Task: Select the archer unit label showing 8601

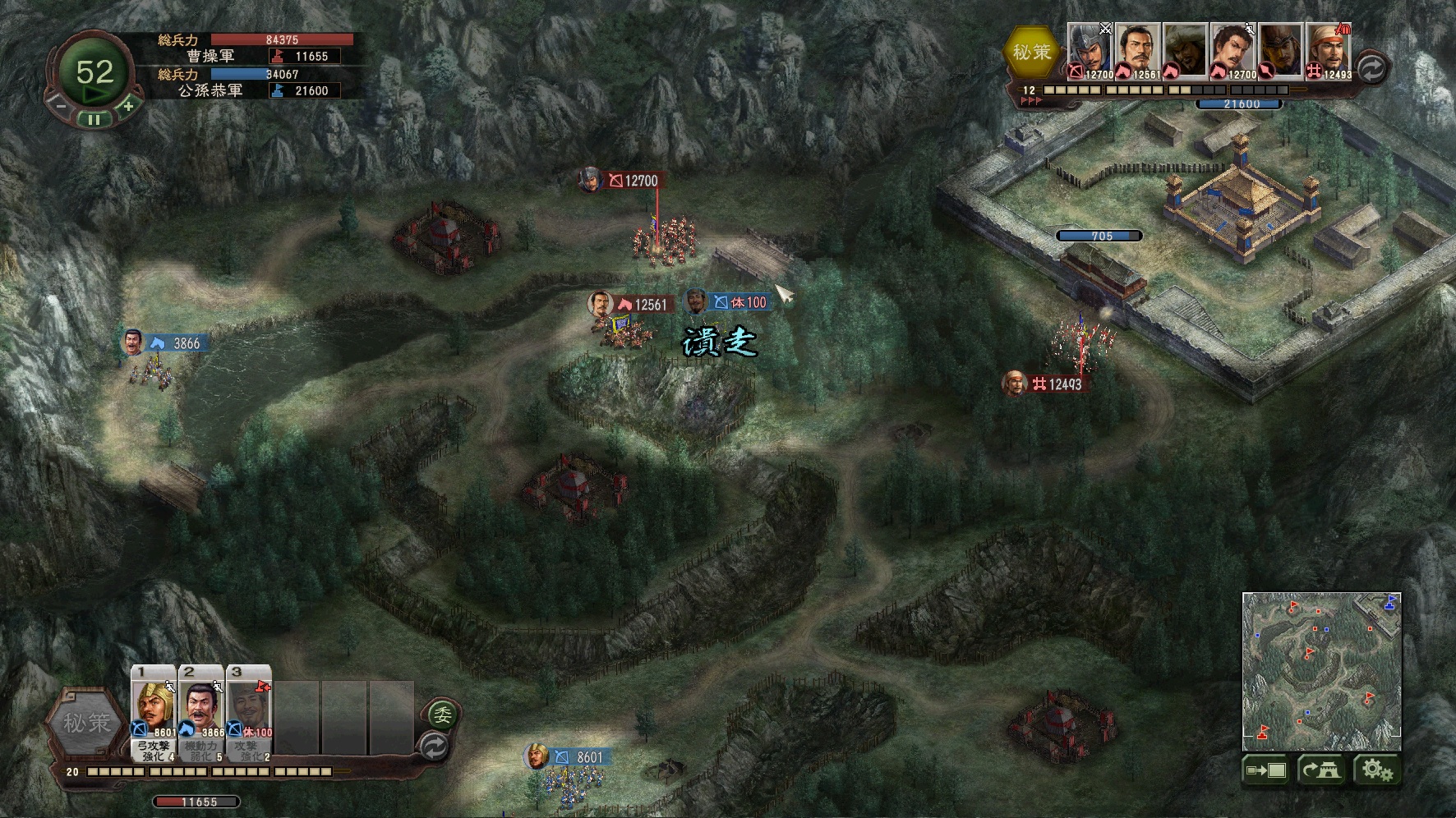Action: [x=581, y=757]
